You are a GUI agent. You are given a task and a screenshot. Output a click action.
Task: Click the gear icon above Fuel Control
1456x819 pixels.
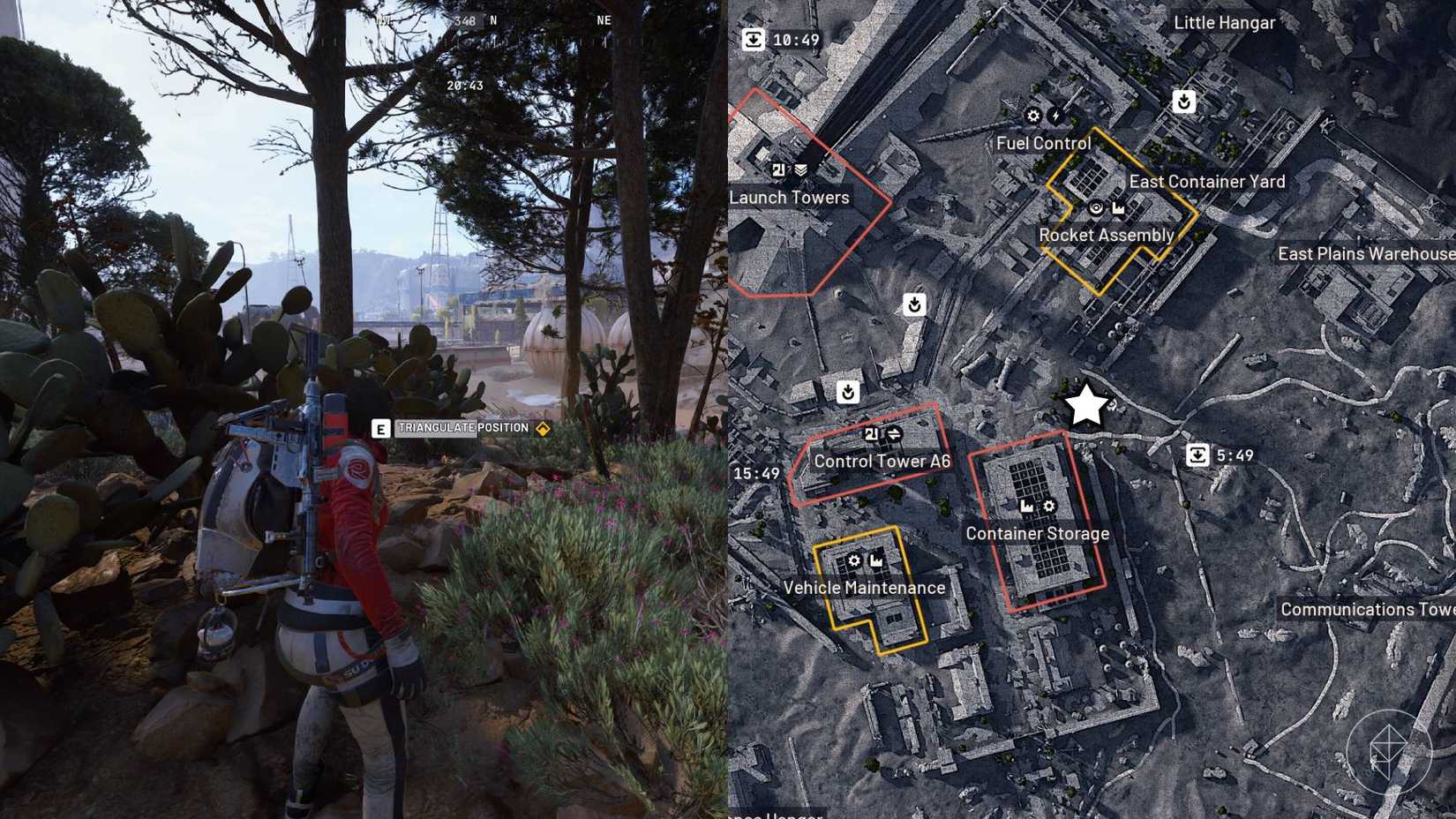[1032, 115]
